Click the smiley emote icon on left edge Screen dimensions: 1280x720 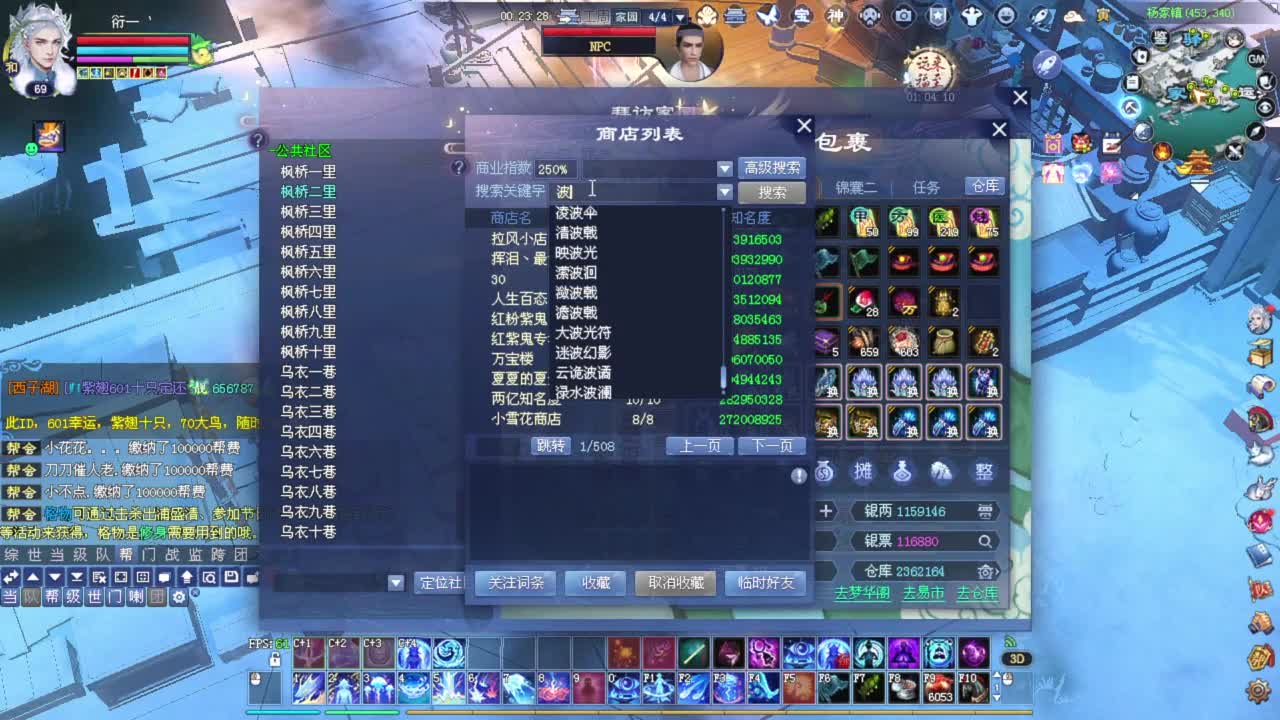34,150
